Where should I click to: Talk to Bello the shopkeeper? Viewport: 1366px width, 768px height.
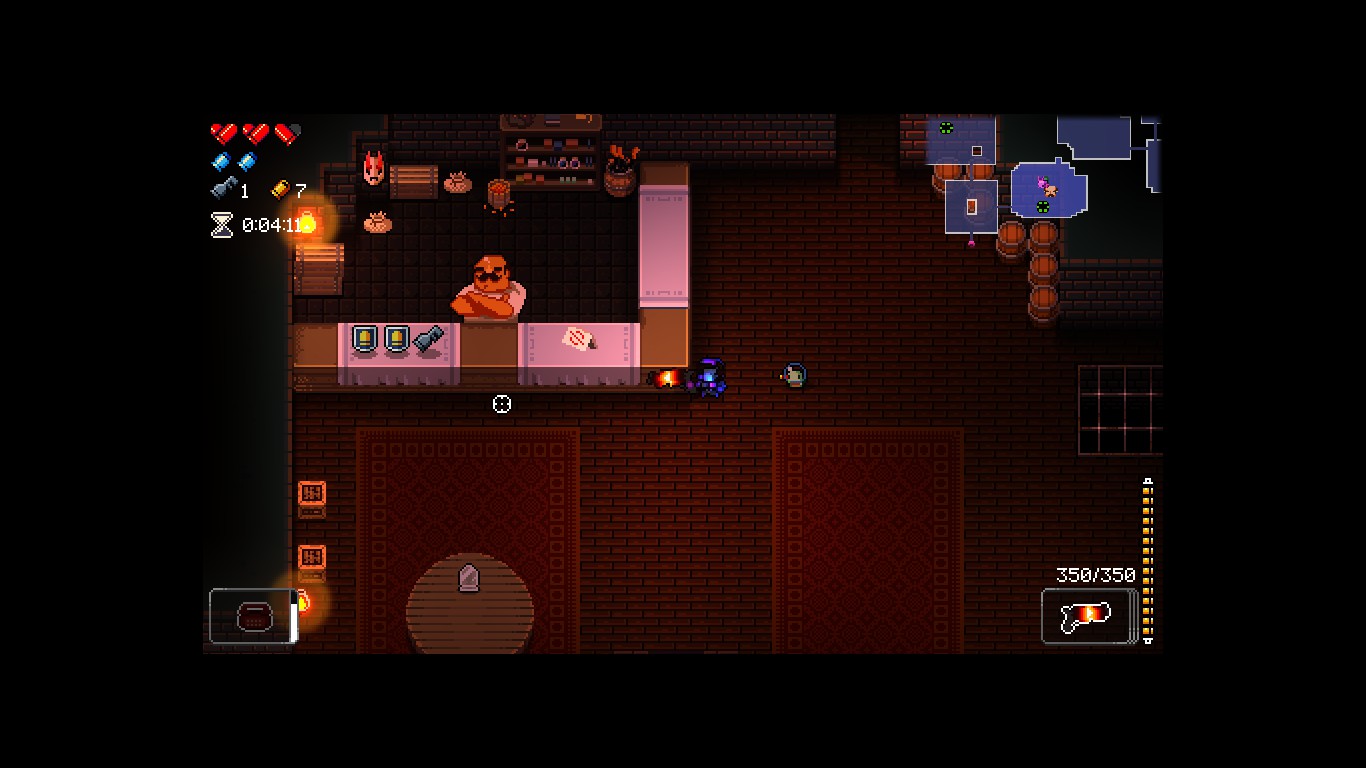pos(487,285)
